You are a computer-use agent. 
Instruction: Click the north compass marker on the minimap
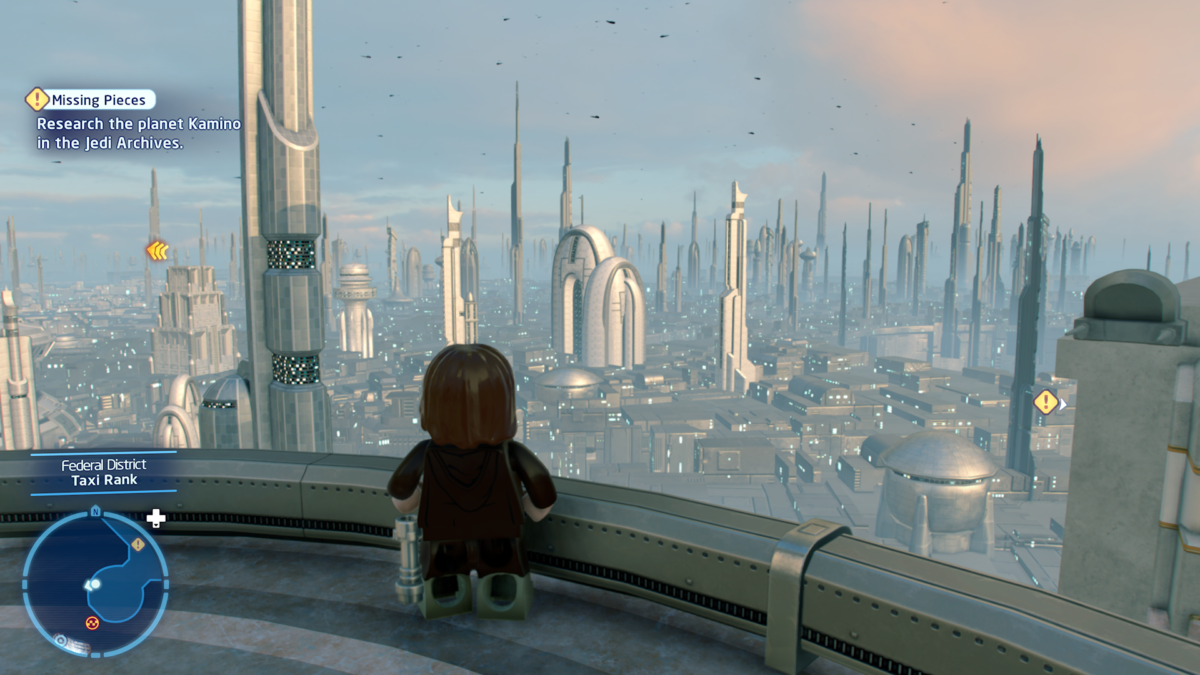click(95, 511)
